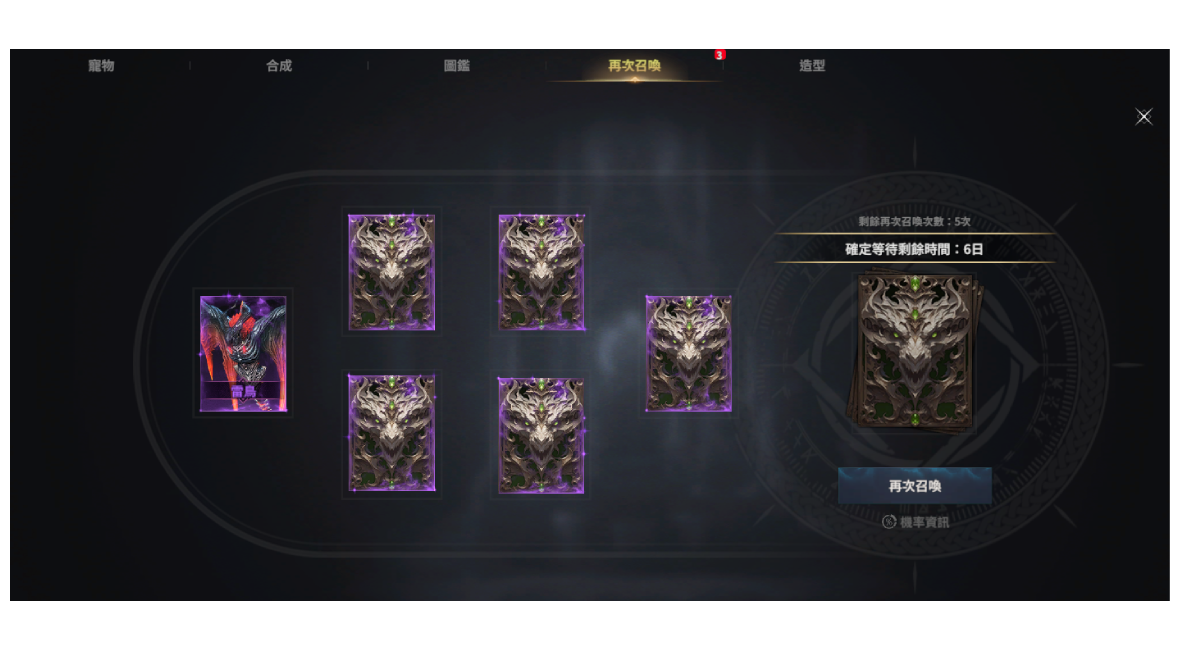
Task: Click the stacked card deck under the timer
Action: tap(915, 352)
